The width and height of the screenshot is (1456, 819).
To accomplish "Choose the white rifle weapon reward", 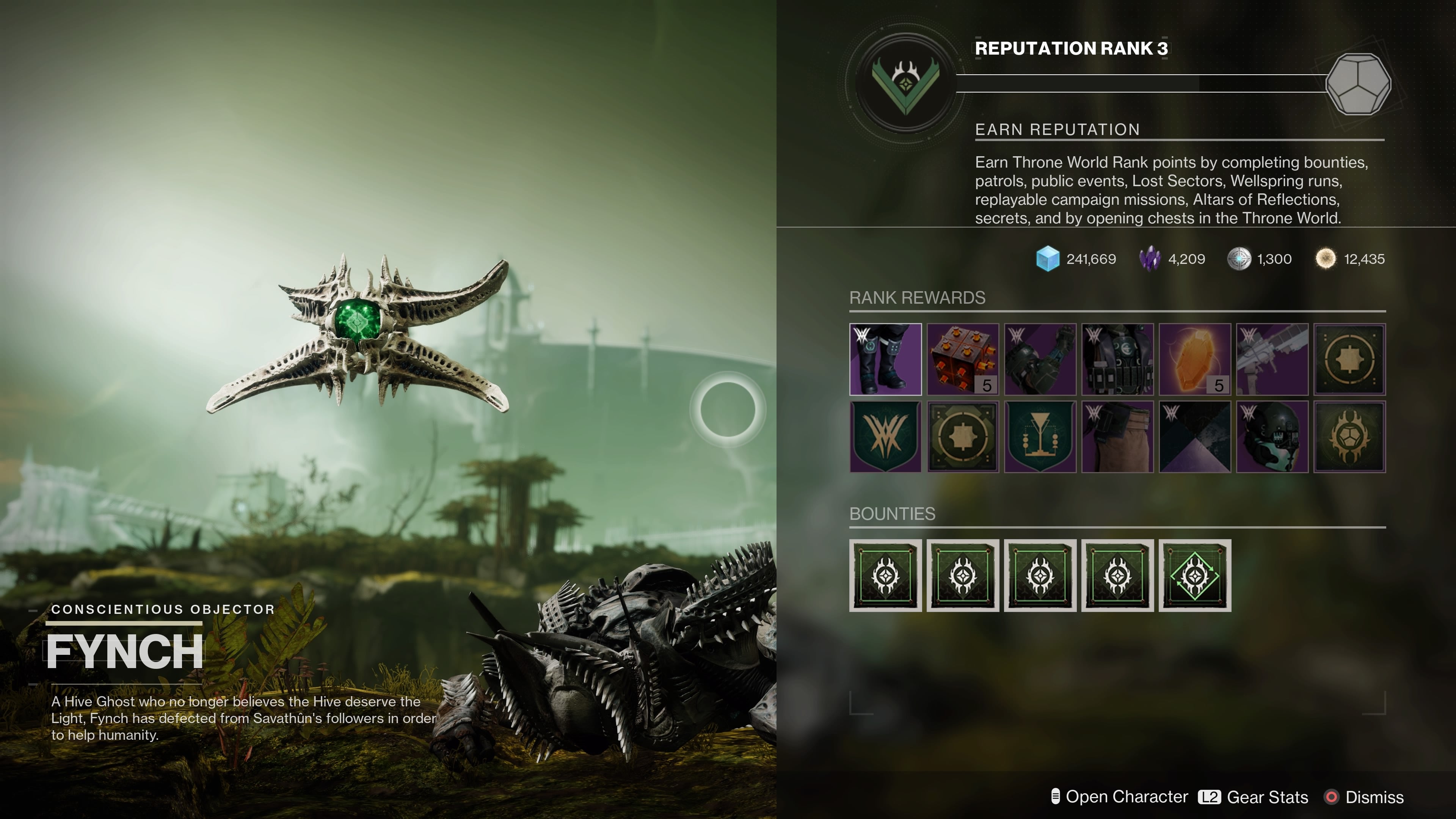I will click(1272, 359).
